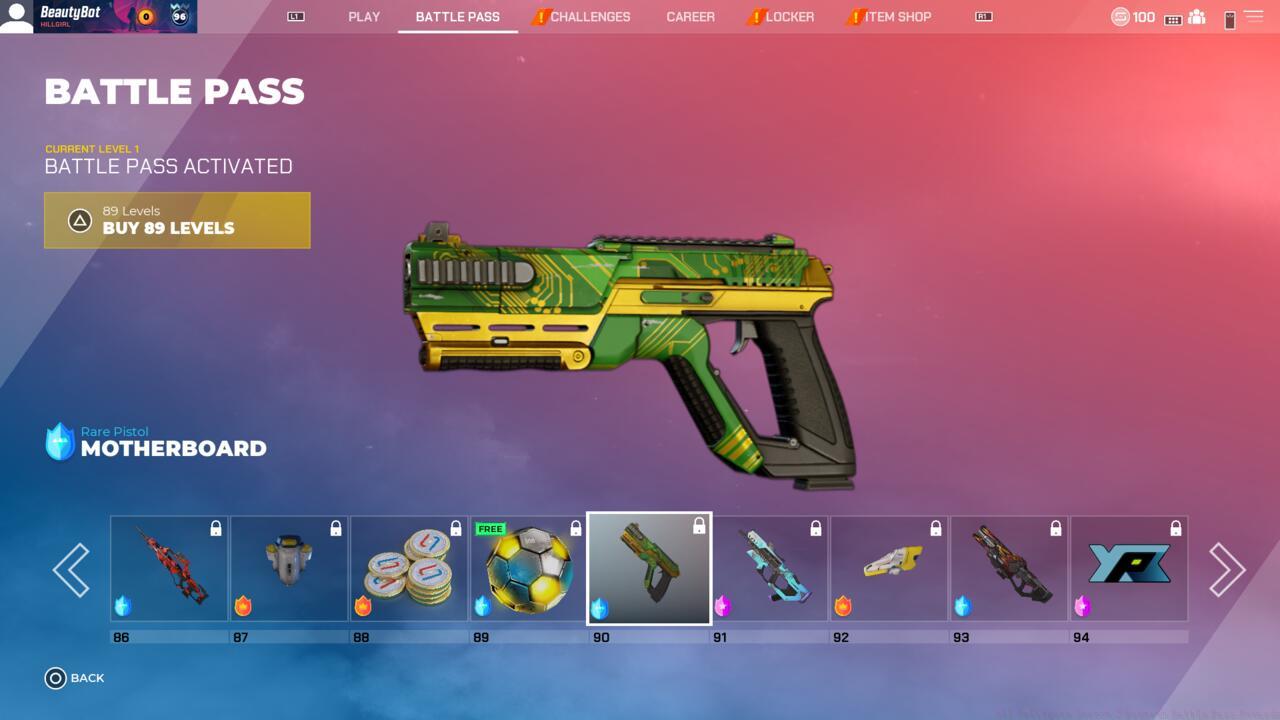This screenshot has height=720, width=1280.
Task: Open the hamburger main menu
Action: 1253,17
